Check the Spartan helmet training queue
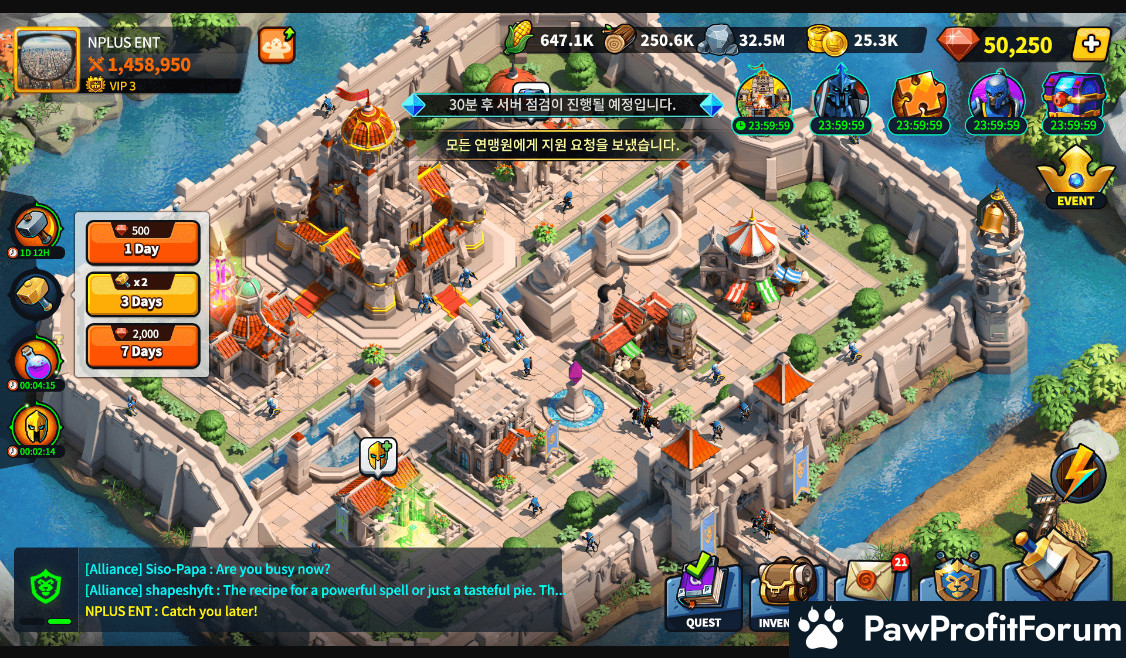The width and height of the screenshot is (1126, 658). pos(37,427)
